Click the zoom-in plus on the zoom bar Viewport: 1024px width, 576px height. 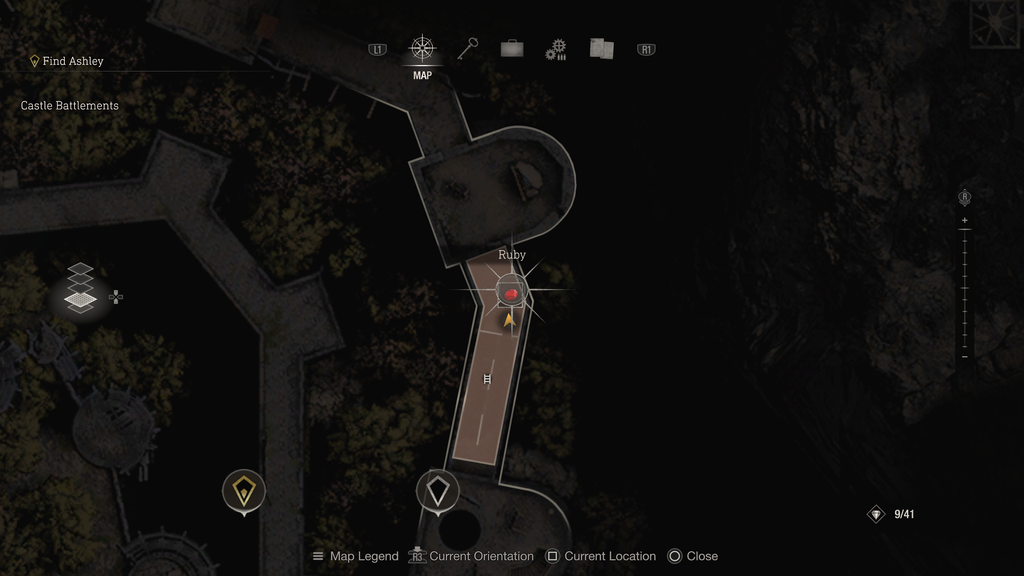[964, 220]
